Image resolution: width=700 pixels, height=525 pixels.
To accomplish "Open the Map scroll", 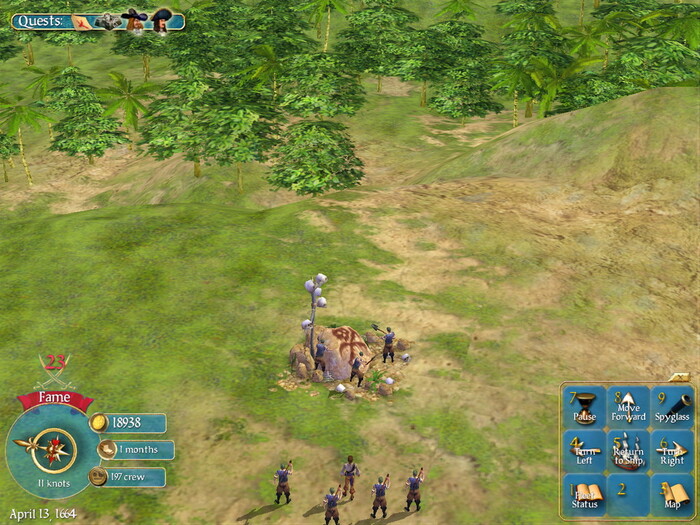I will pyautogui.click(x=672, y=494).
